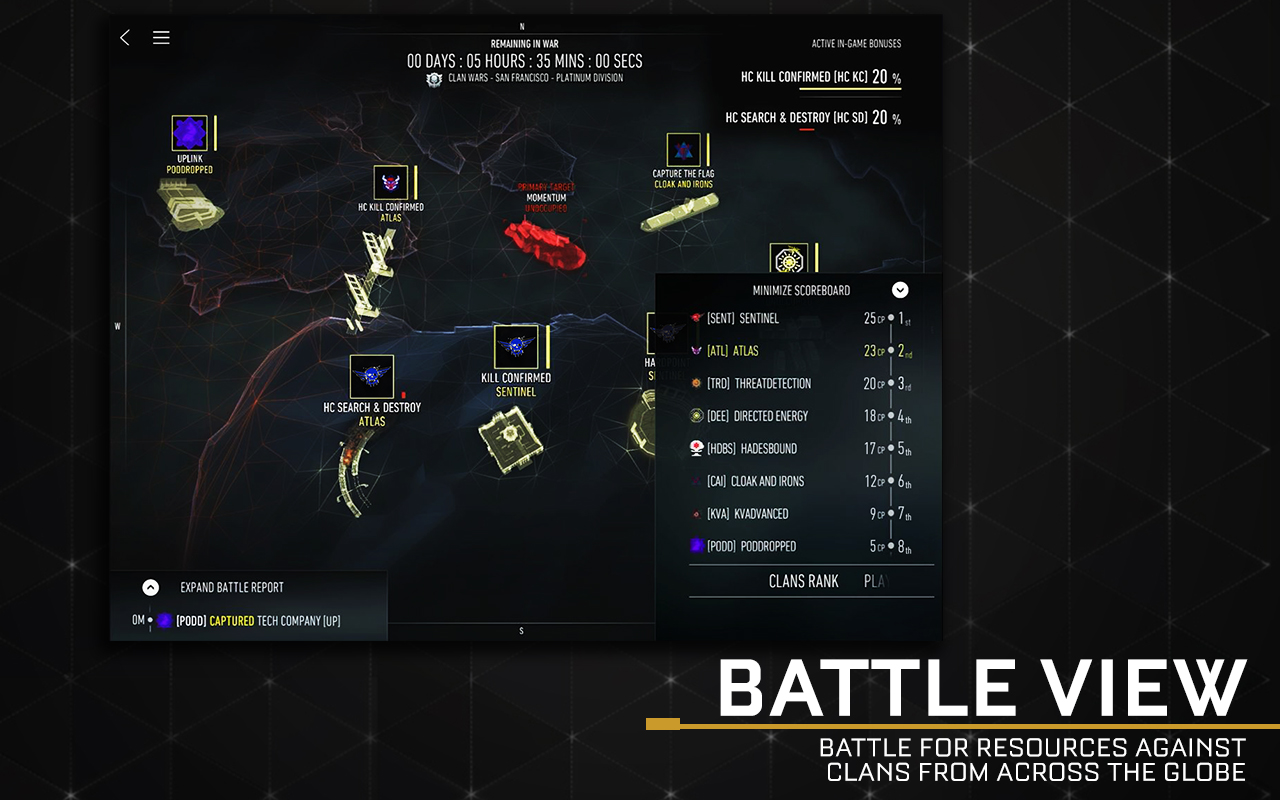Switch to the Clans Rank tab
Image resolution: width=1280 pixels, height=800 pixels.
click(803, 581)
